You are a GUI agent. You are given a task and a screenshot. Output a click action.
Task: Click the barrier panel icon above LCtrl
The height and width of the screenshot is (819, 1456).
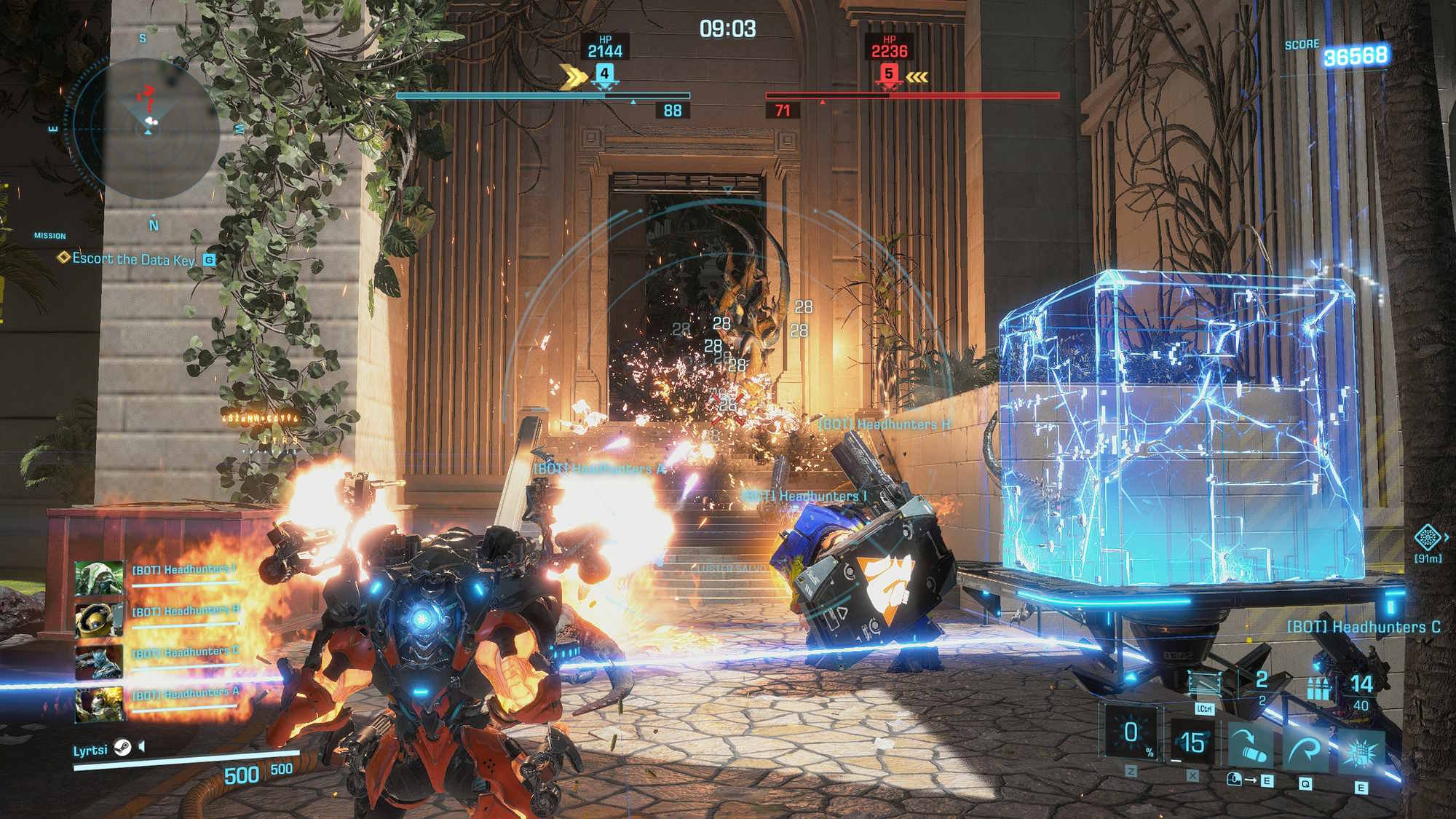[x=1204, y=684]
